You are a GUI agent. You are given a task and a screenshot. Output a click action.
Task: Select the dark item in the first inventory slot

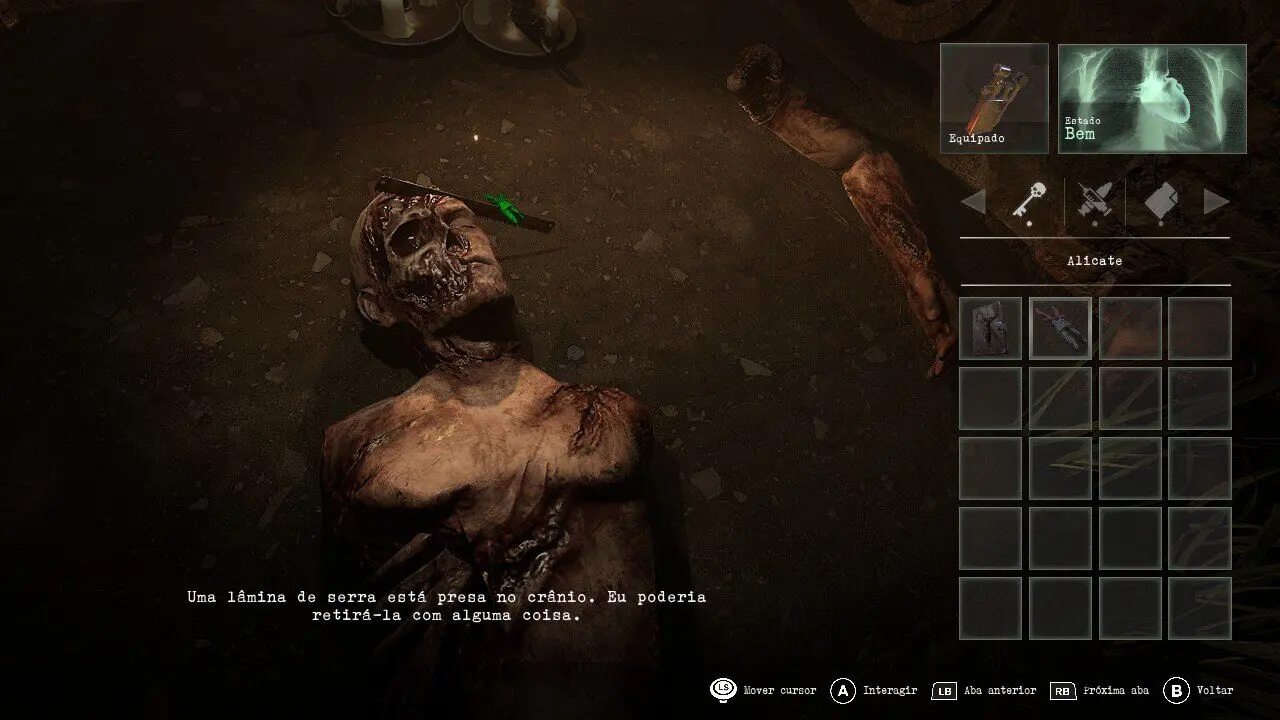pyautogui.click(x=990, y=328)
